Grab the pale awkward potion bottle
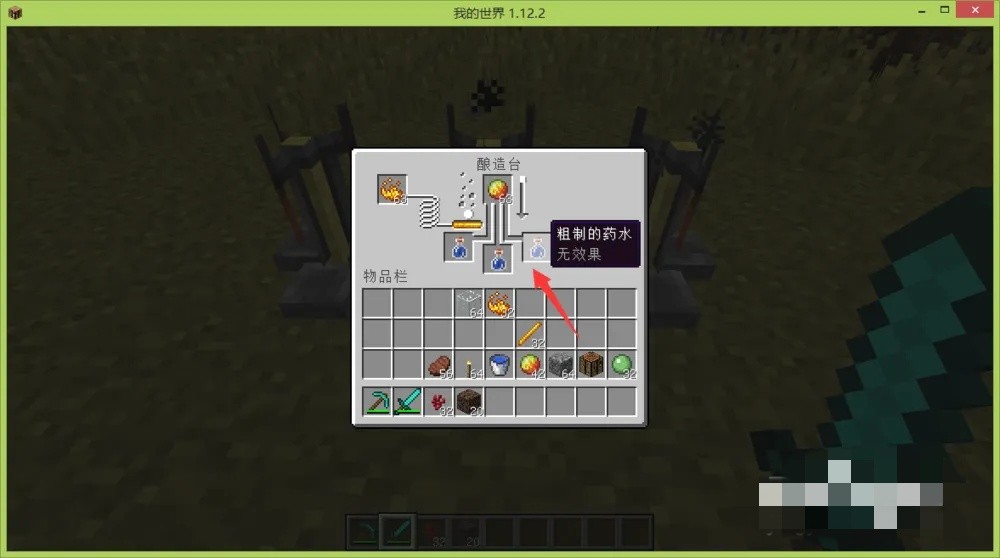The image size is (1000, 558). point(538,248)
